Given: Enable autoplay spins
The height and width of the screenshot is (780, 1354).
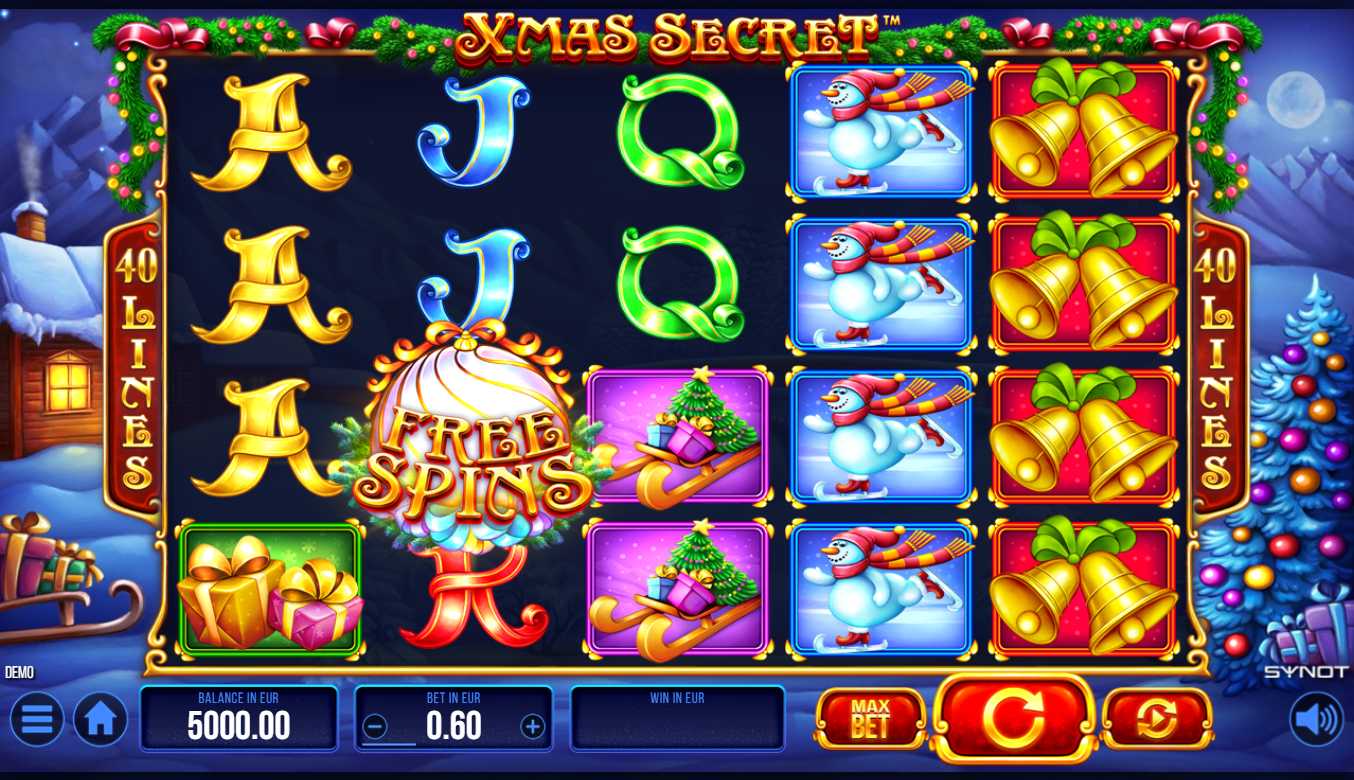Looking at the screenshot, I should (x=1157, y=718).
